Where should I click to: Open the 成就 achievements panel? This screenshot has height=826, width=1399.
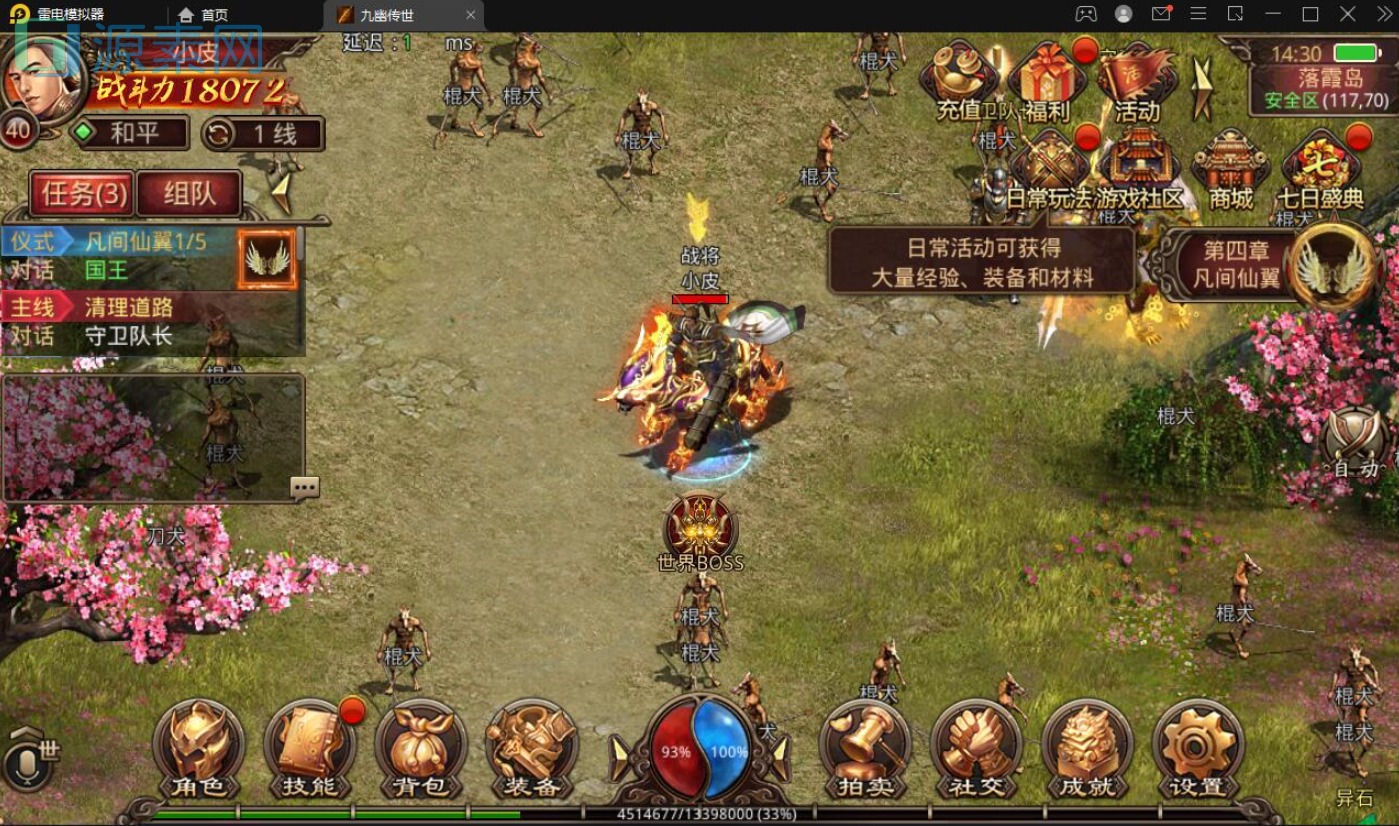coord(1087,749)
